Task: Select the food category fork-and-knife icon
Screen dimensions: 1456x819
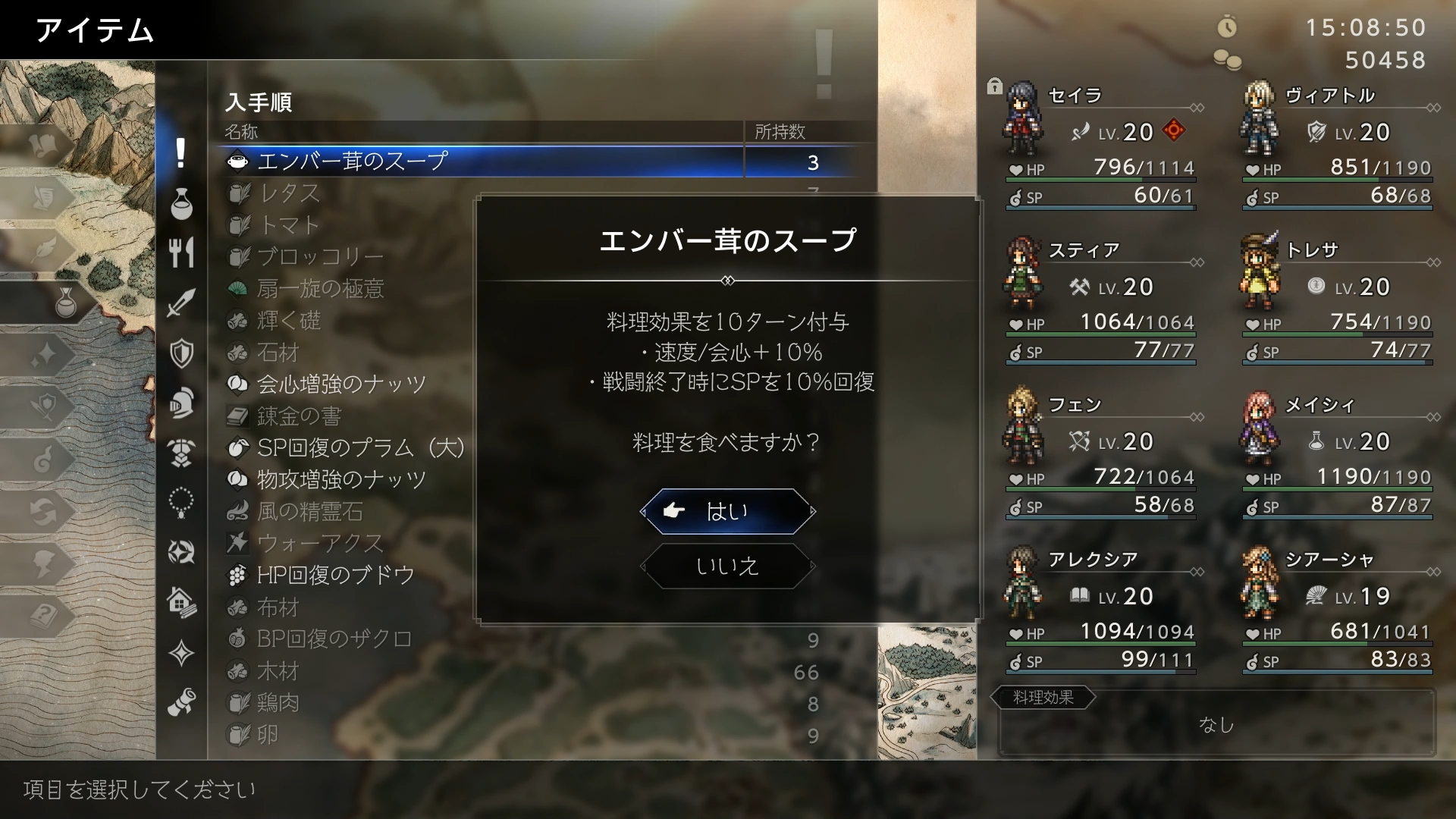Action: [x=180, y=253]
